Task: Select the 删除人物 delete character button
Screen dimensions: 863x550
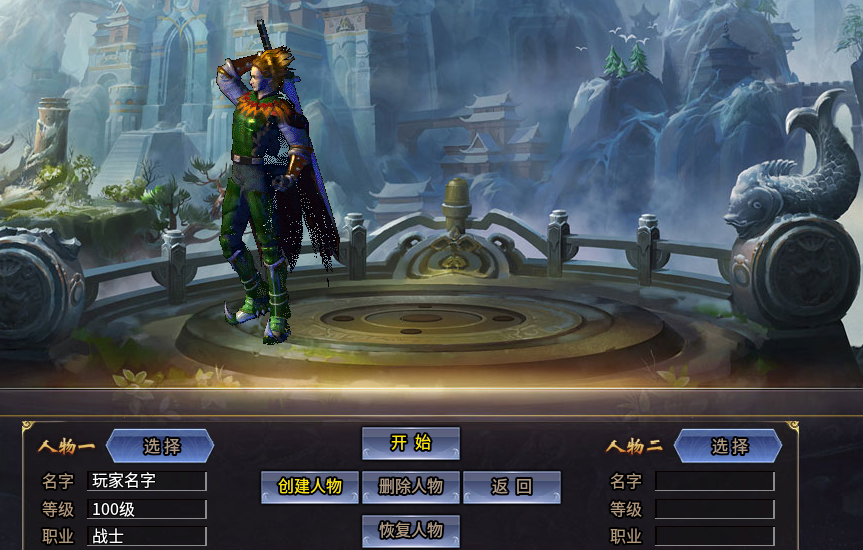Action: pos(410,487)
